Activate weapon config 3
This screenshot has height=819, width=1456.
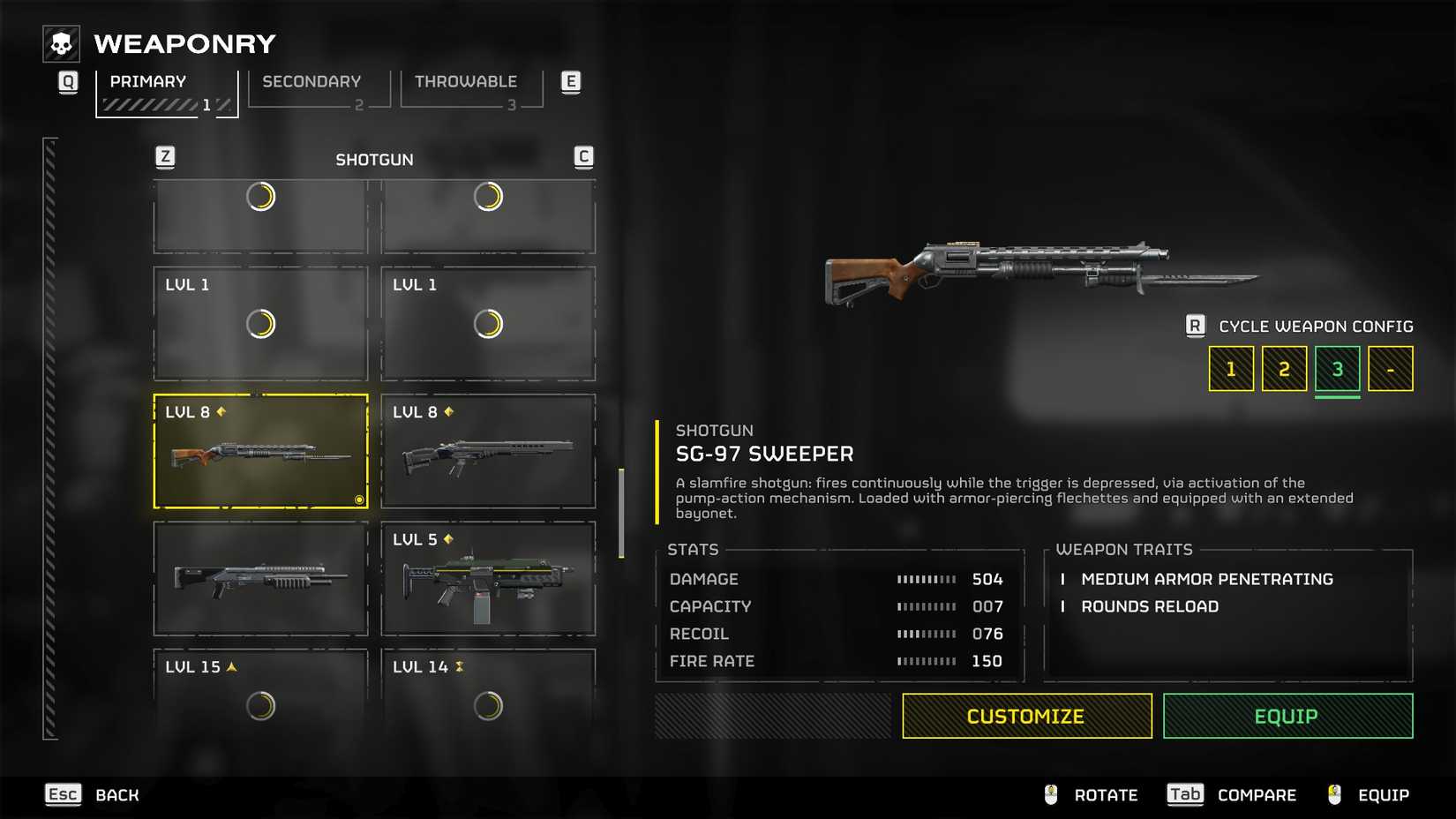[x=1337, y=369]
